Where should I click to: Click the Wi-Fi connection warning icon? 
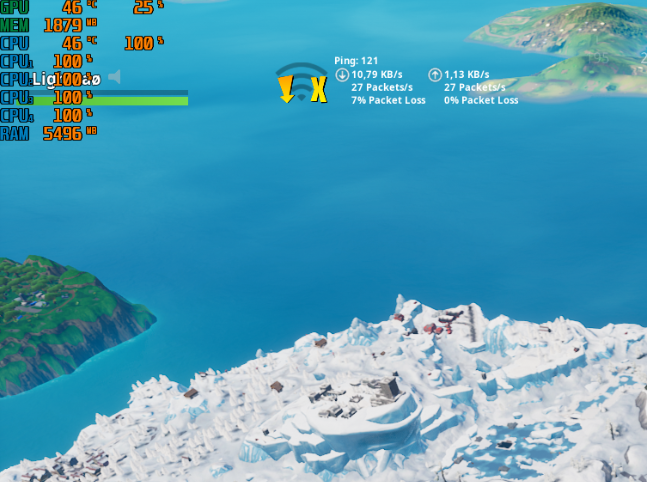pos(301,84)
